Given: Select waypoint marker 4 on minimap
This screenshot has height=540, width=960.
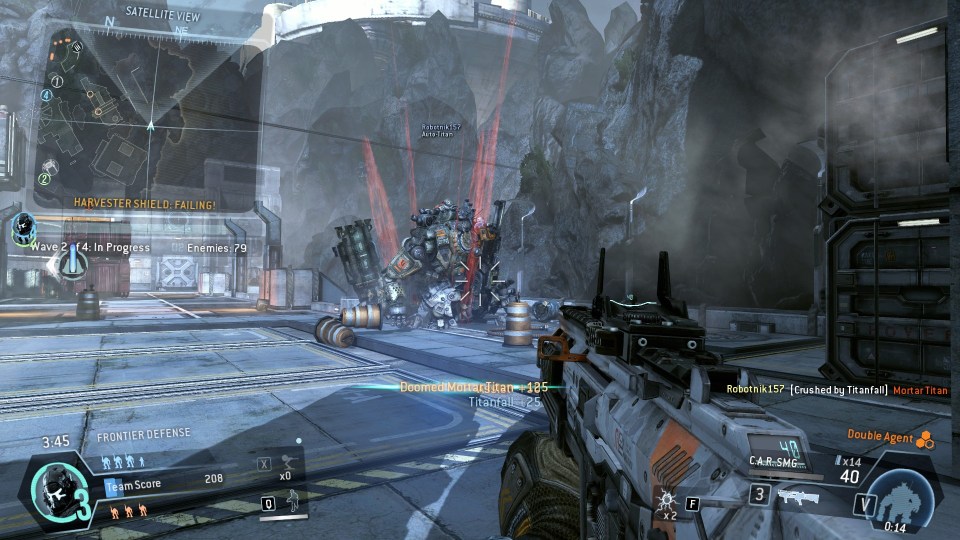Looking at the screenshot, I should 46,96.
